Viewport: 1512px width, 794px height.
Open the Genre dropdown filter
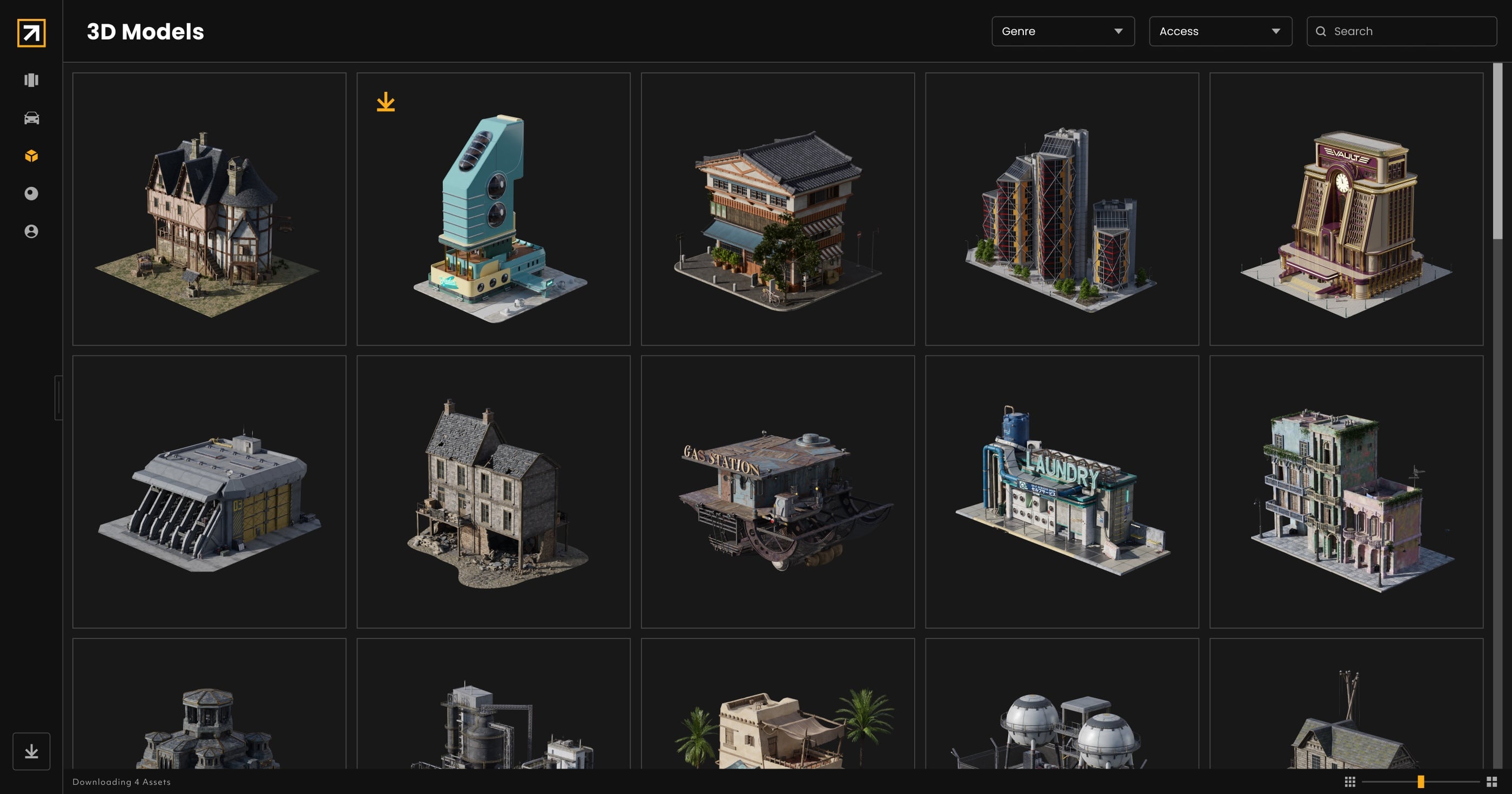coord(1062,31)
